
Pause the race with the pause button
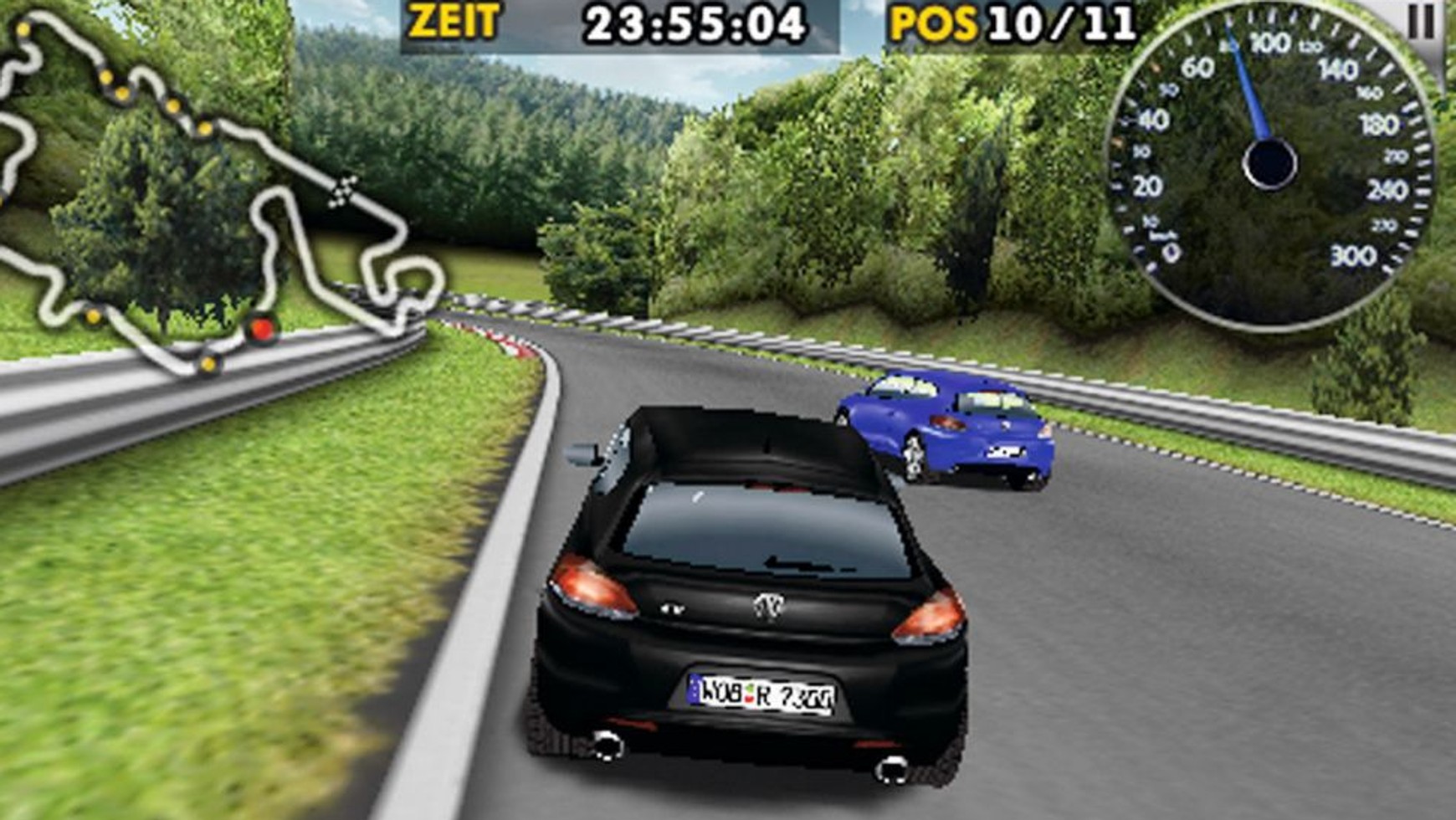pyautogui.click(x=1422, y=23)
